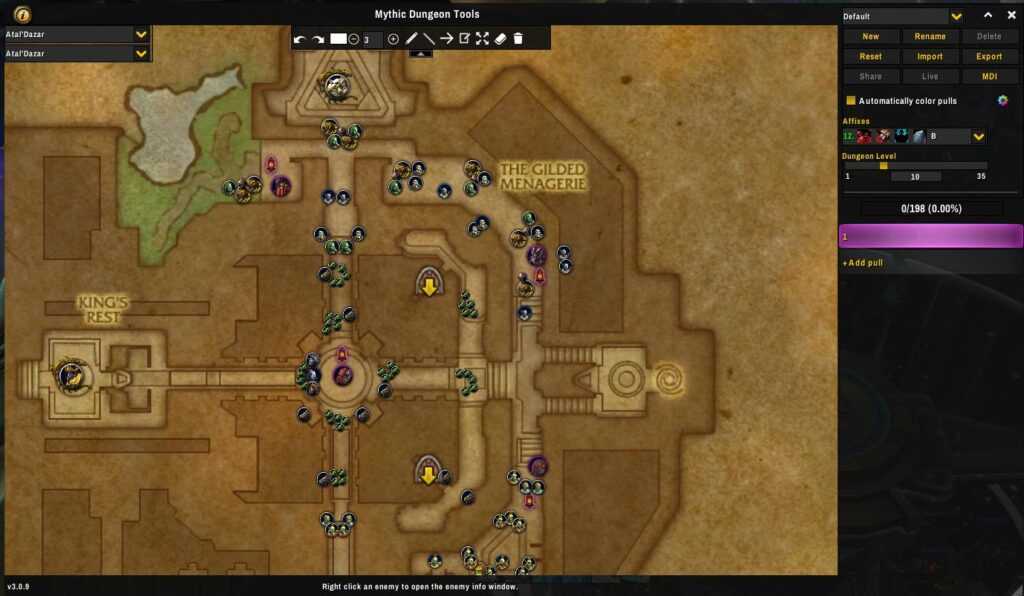Activate MDI mode
1024x596 pixels.
[x=989, y=77]
